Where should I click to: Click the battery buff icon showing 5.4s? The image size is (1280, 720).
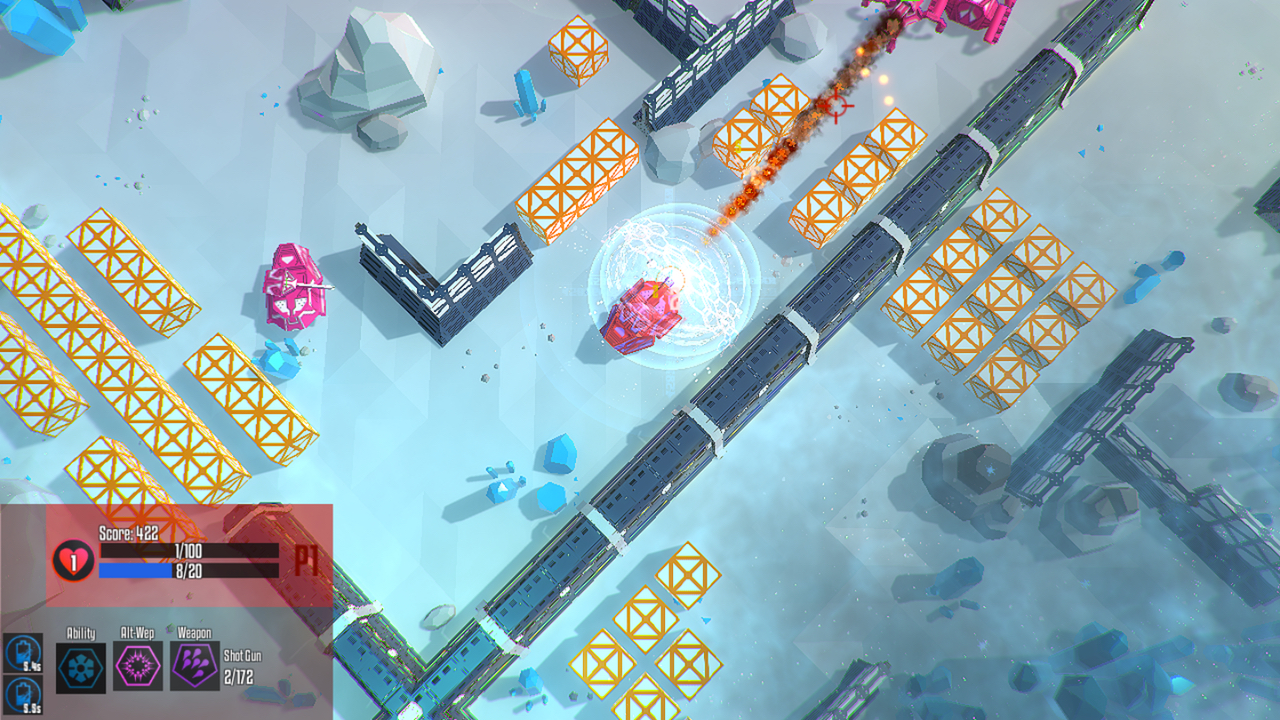pos(21,652)
